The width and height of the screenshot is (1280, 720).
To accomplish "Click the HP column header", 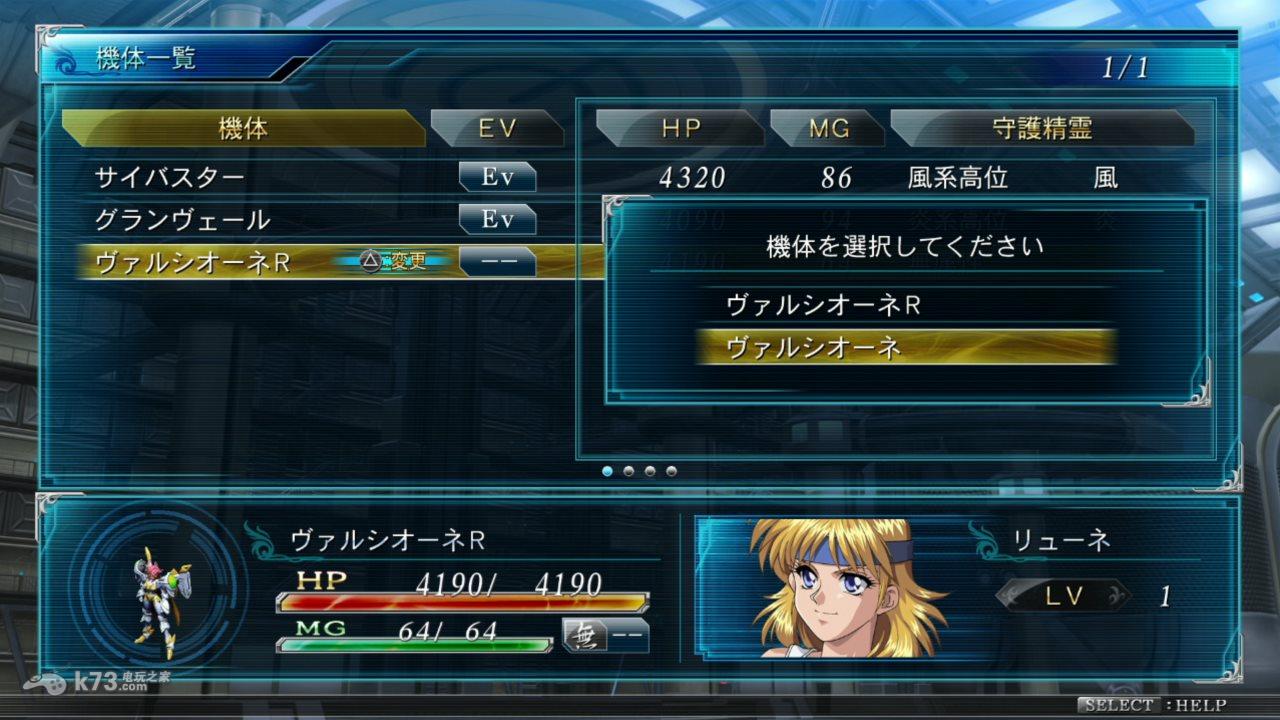I will [680, 128].
